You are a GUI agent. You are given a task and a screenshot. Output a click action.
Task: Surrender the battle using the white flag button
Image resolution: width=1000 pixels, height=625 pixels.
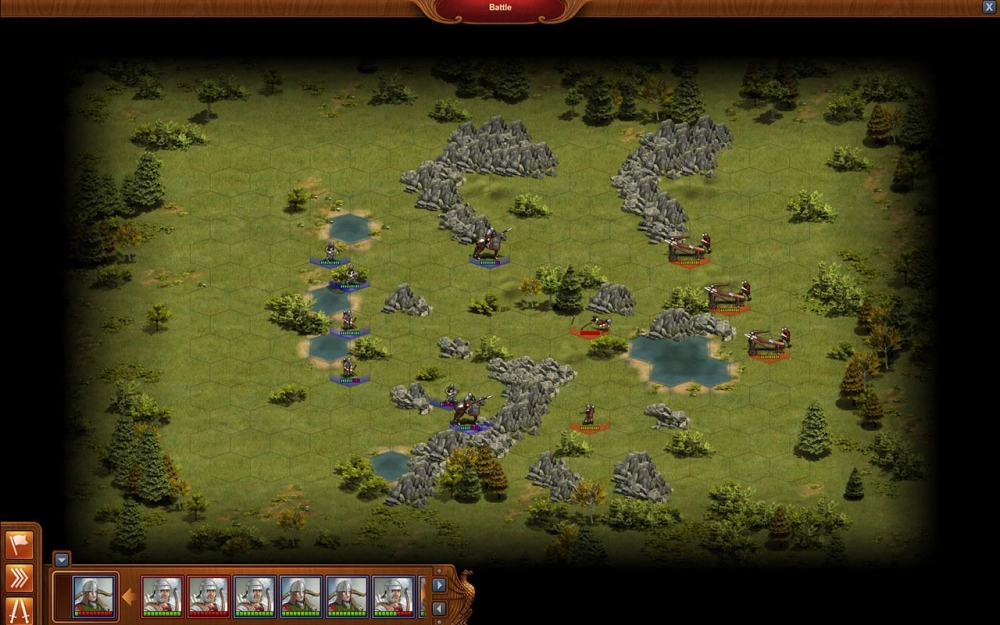pos(19,545)
